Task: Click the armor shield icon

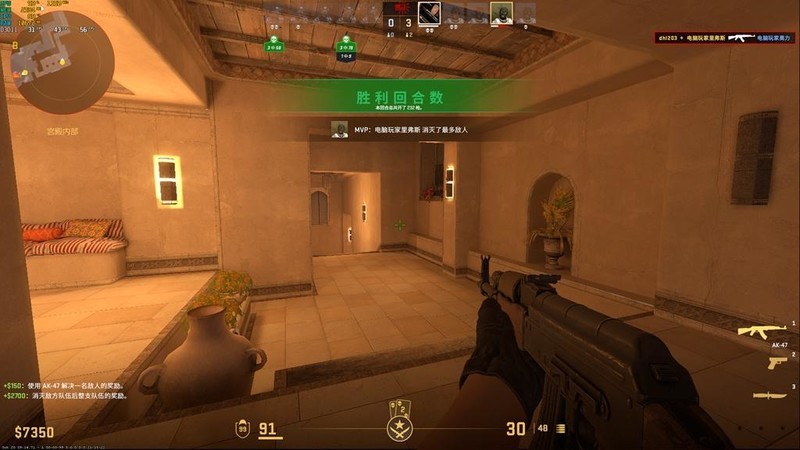Action: pyautogui.click(x=243, y=429)
